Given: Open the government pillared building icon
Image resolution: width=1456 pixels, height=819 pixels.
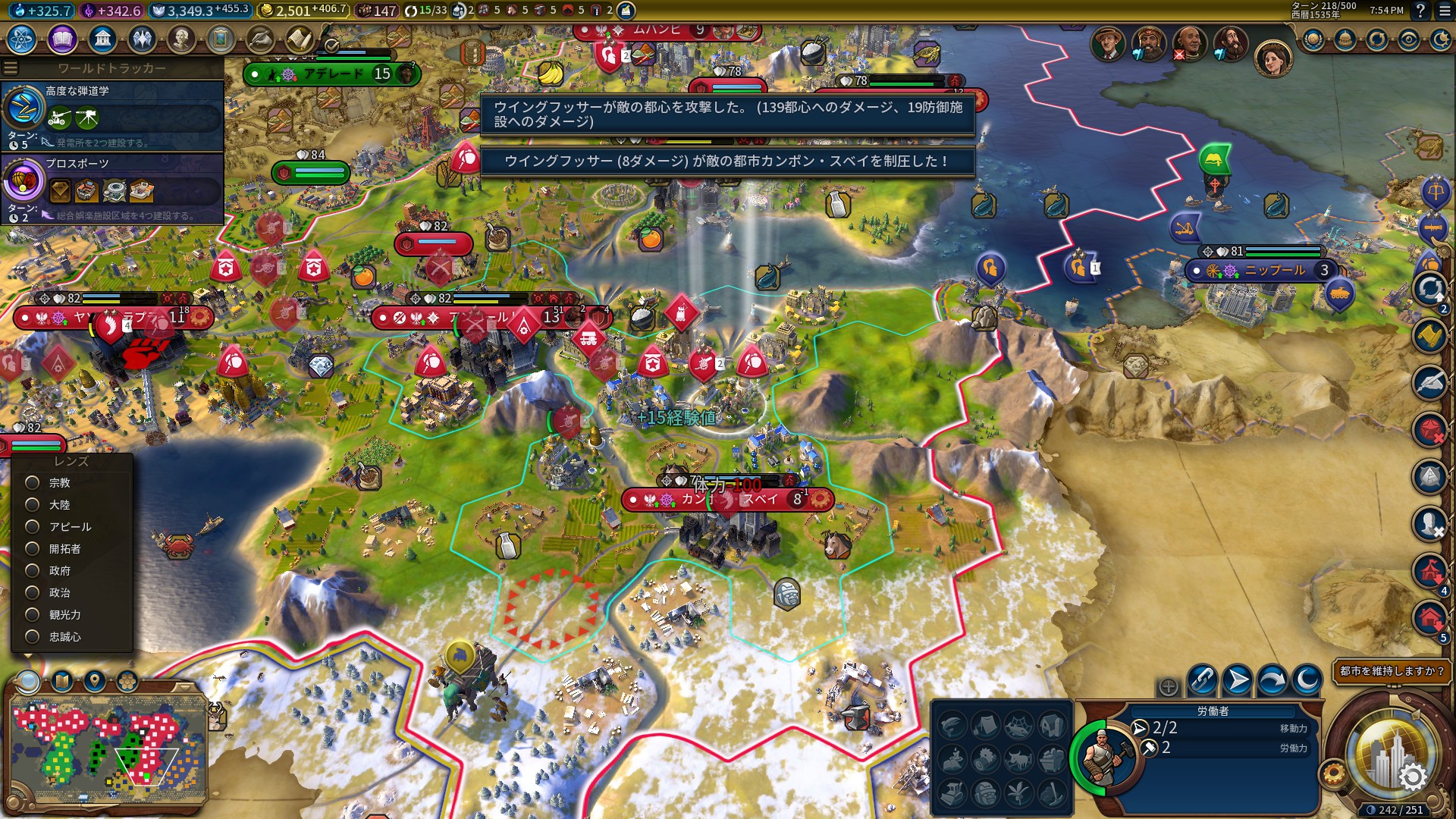Looking at the screenshot, I should pyautogui.click(x=102, y=39).
